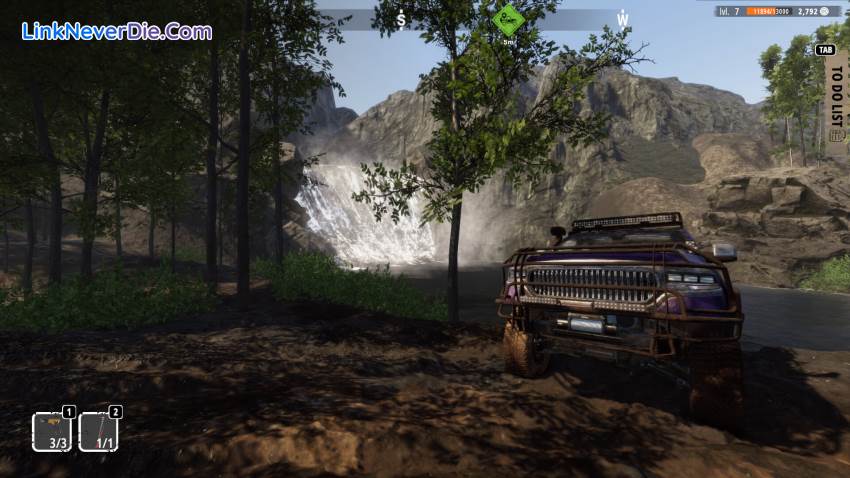This screenshot has width=850, height=478.
Task: Select hotbar slot 2 showing 1/1
Action: coord(98,432)
